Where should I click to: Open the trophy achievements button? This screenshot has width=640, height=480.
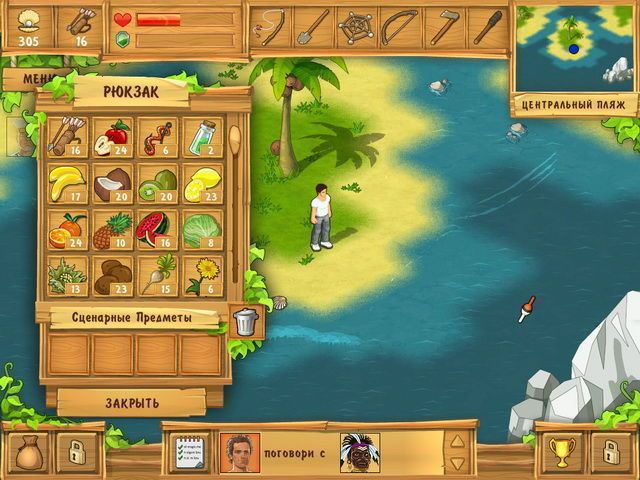click(562, 452)
